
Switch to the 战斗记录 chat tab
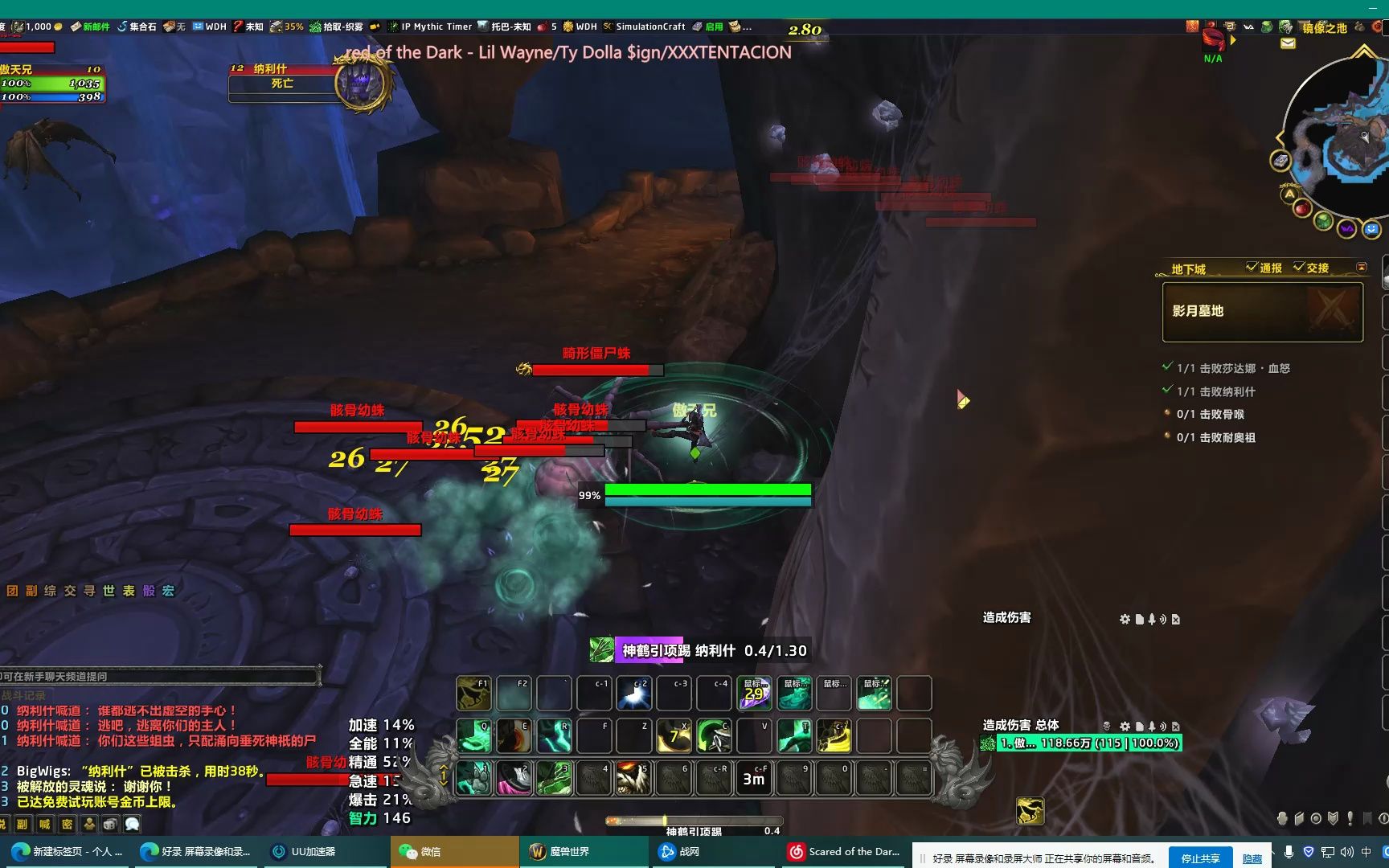[x=24, y=695]
